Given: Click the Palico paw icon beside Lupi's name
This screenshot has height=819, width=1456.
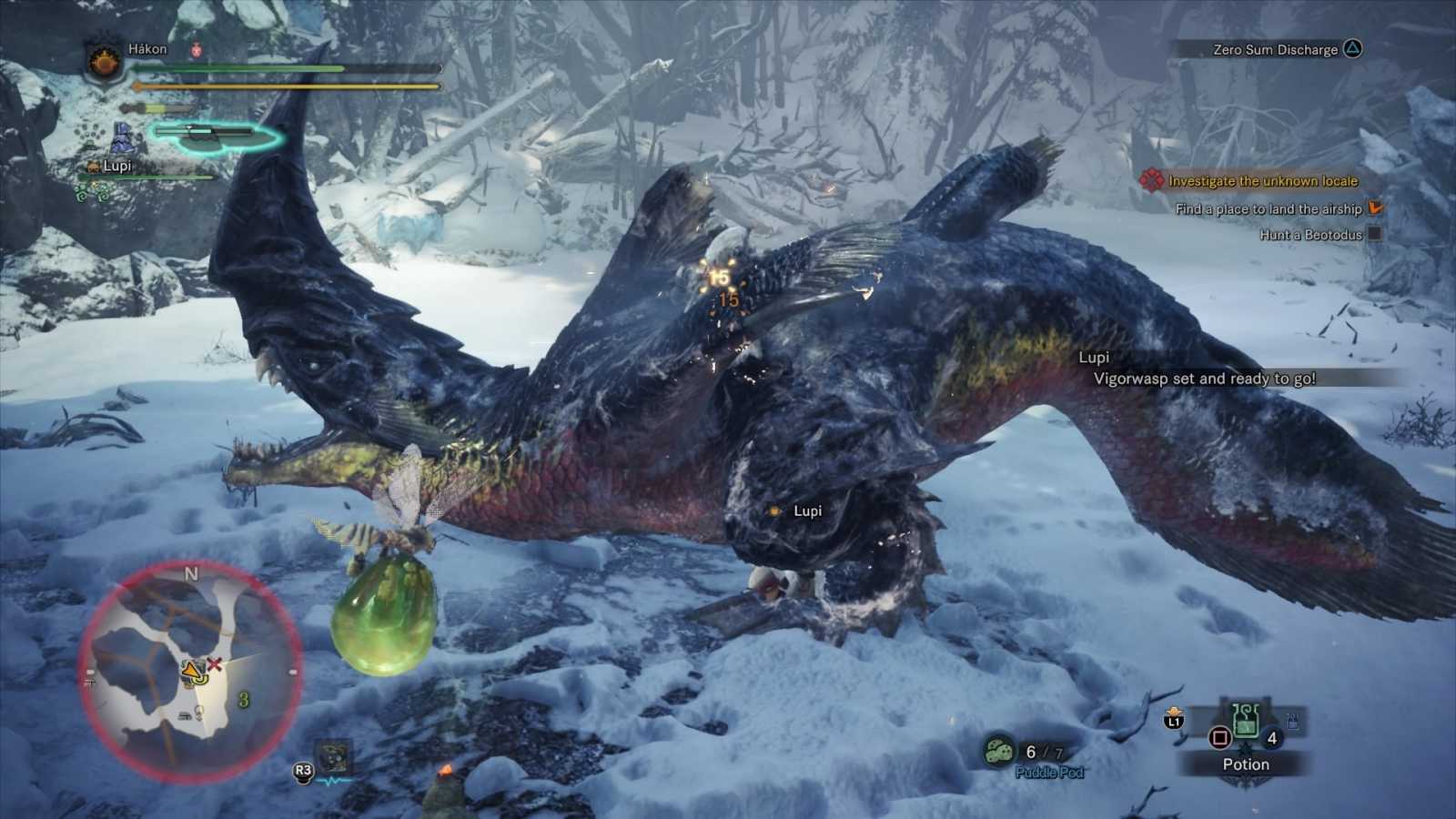Looking at the screenshot, I should coord(92,166).
